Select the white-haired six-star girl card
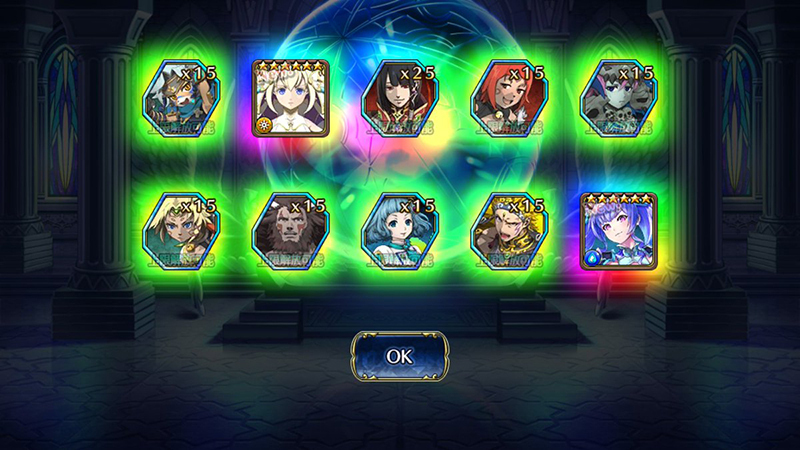The width and height of the screenshot is (800, 450). coord(289,98)
